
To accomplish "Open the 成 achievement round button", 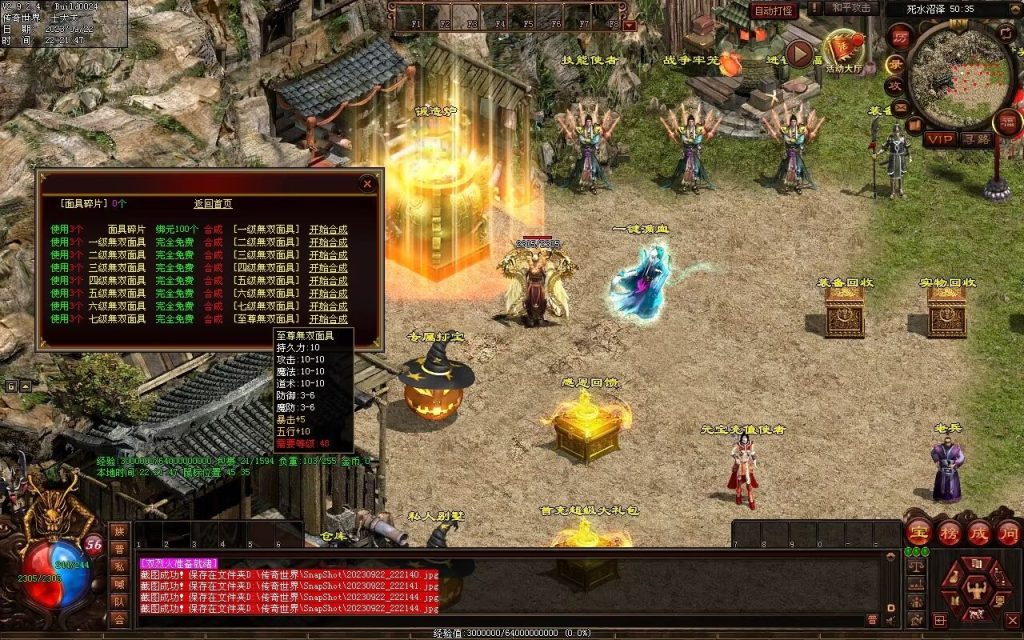I will point(979,532).
